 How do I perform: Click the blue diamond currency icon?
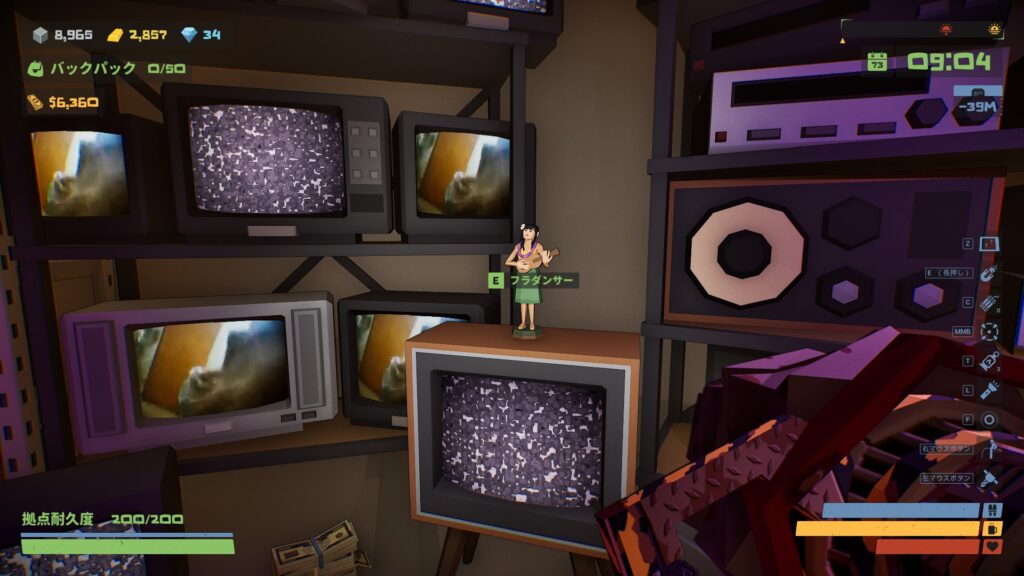click(x=189, y=35)
